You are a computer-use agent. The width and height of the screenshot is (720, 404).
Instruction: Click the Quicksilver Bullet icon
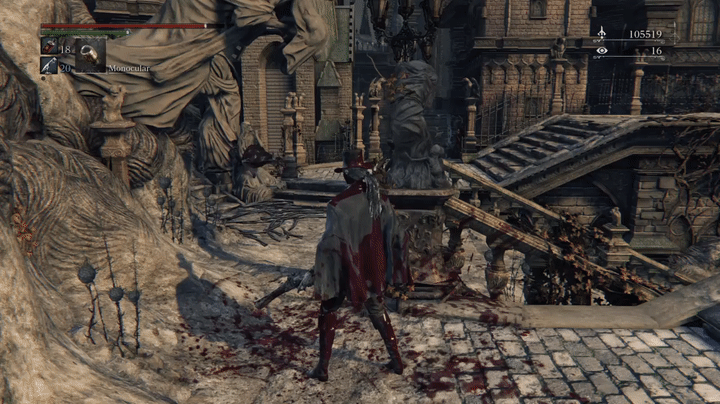(x=48, y=66)
